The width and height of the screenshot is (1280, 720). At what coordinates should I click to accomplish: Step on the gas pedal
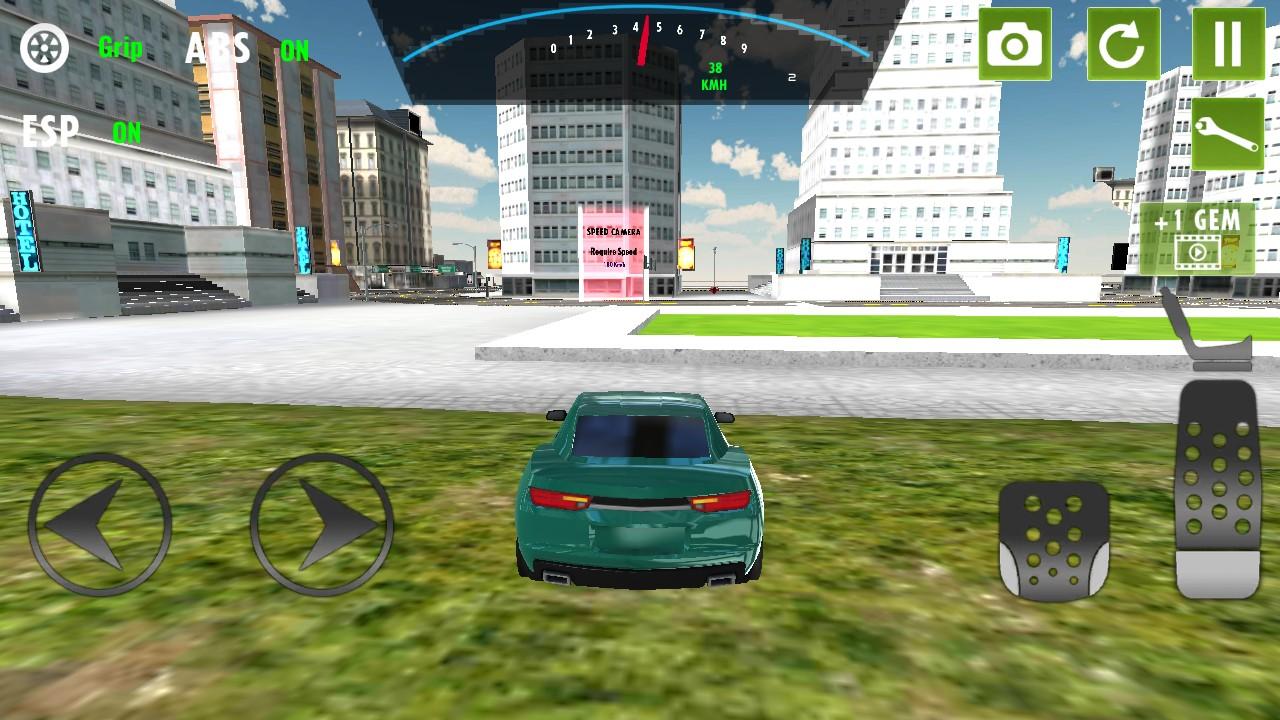[x=1217, y=490]
